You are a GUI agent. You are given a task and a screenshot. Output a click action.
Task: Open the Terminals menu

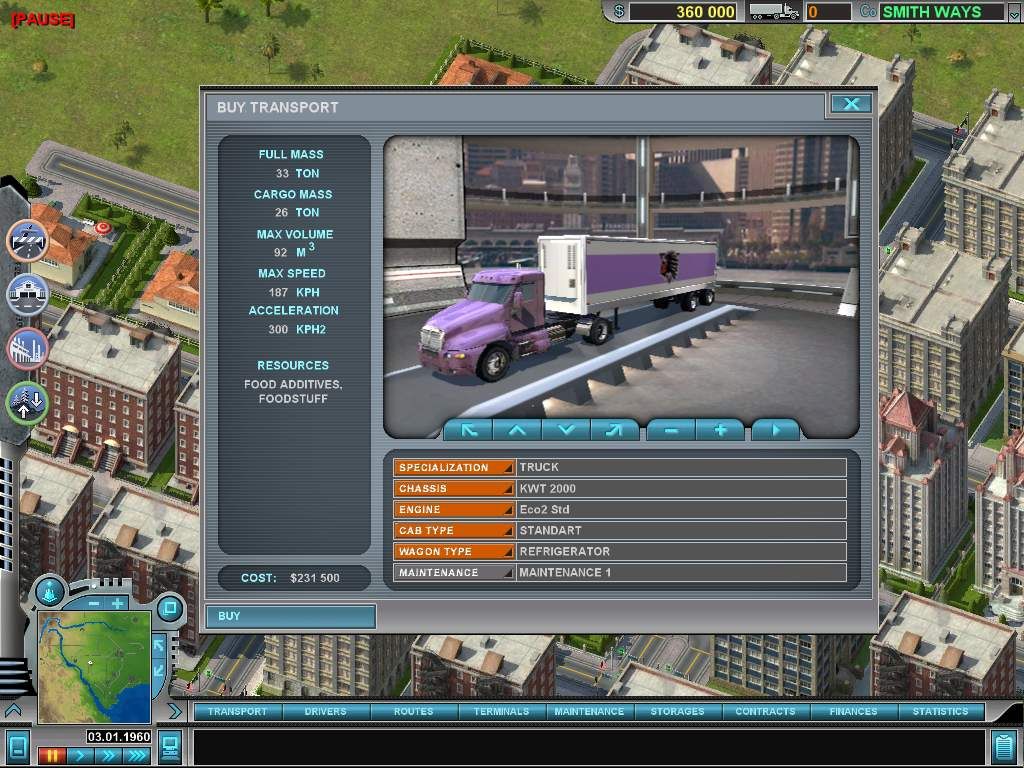[501, 712]
